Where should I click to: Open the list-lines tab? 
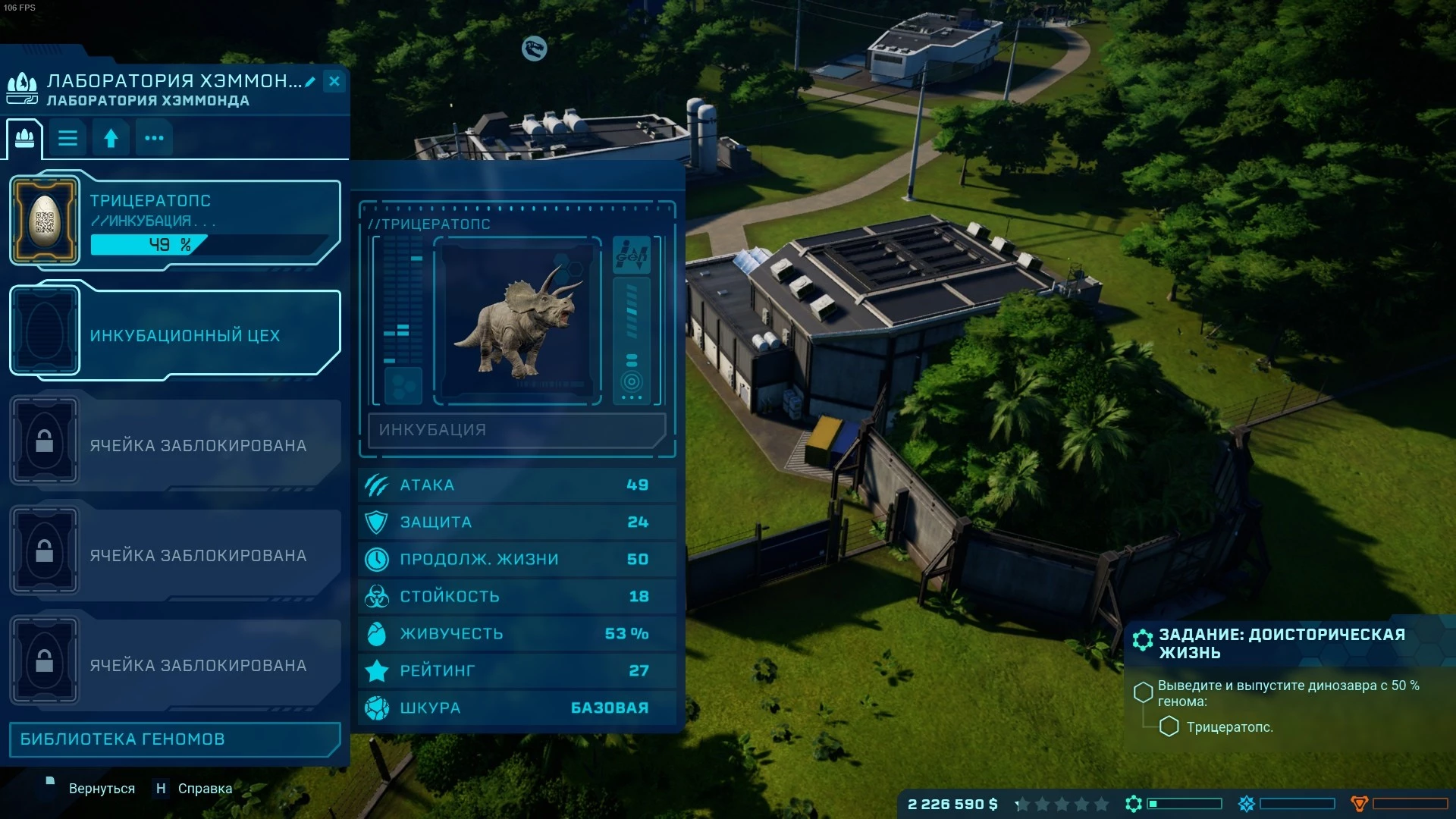click(x=68, y=139)
